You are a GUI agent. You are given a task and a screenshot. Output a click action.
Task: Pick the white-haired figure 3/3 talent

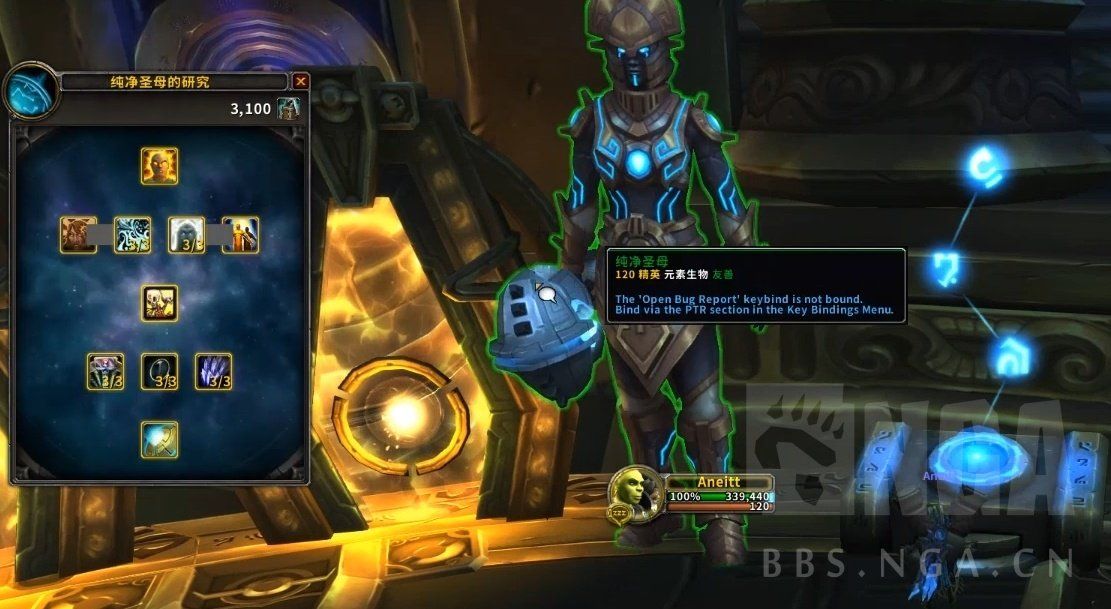pyautogui.click(x=186, y=235)
